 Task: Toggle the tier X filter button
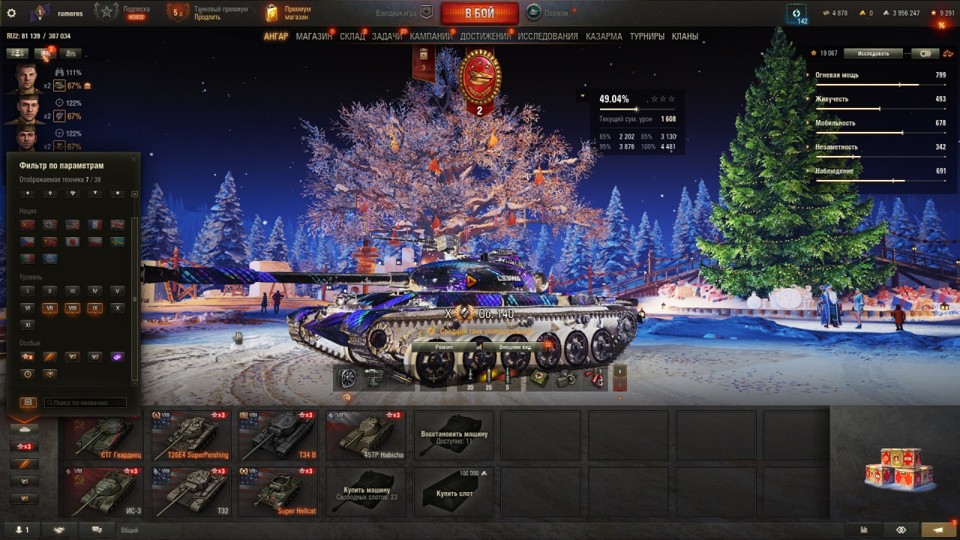coord(118,309)
